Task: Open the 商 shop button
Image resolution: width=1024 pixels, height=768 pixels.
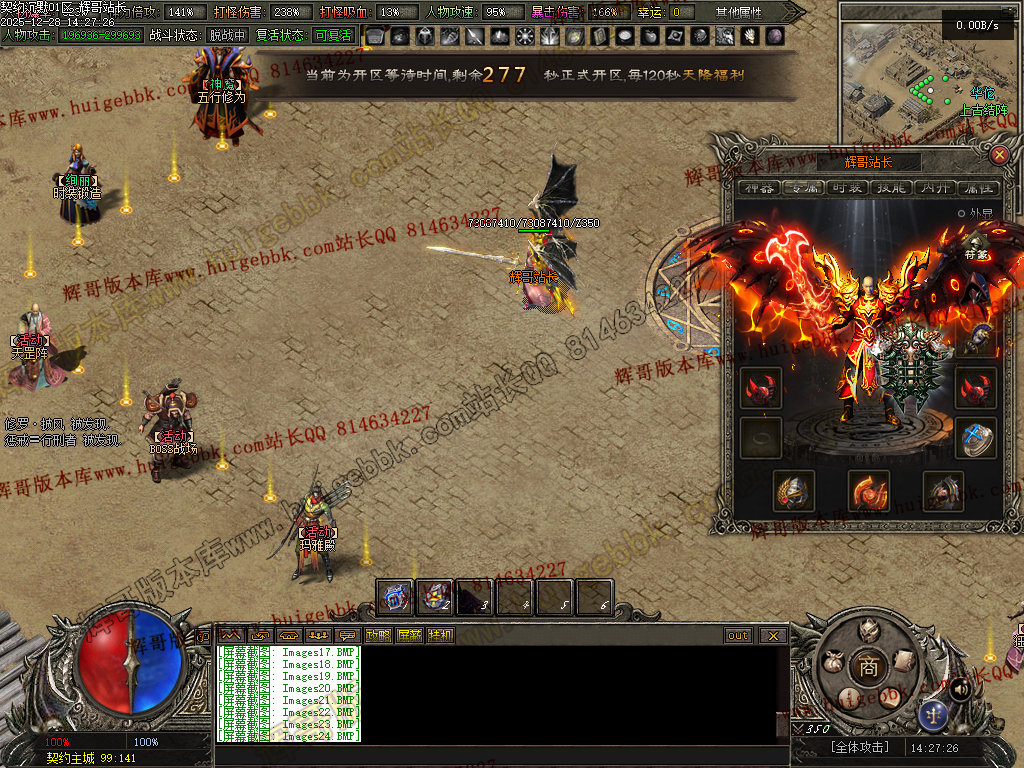Action: [x=864, y=667]
